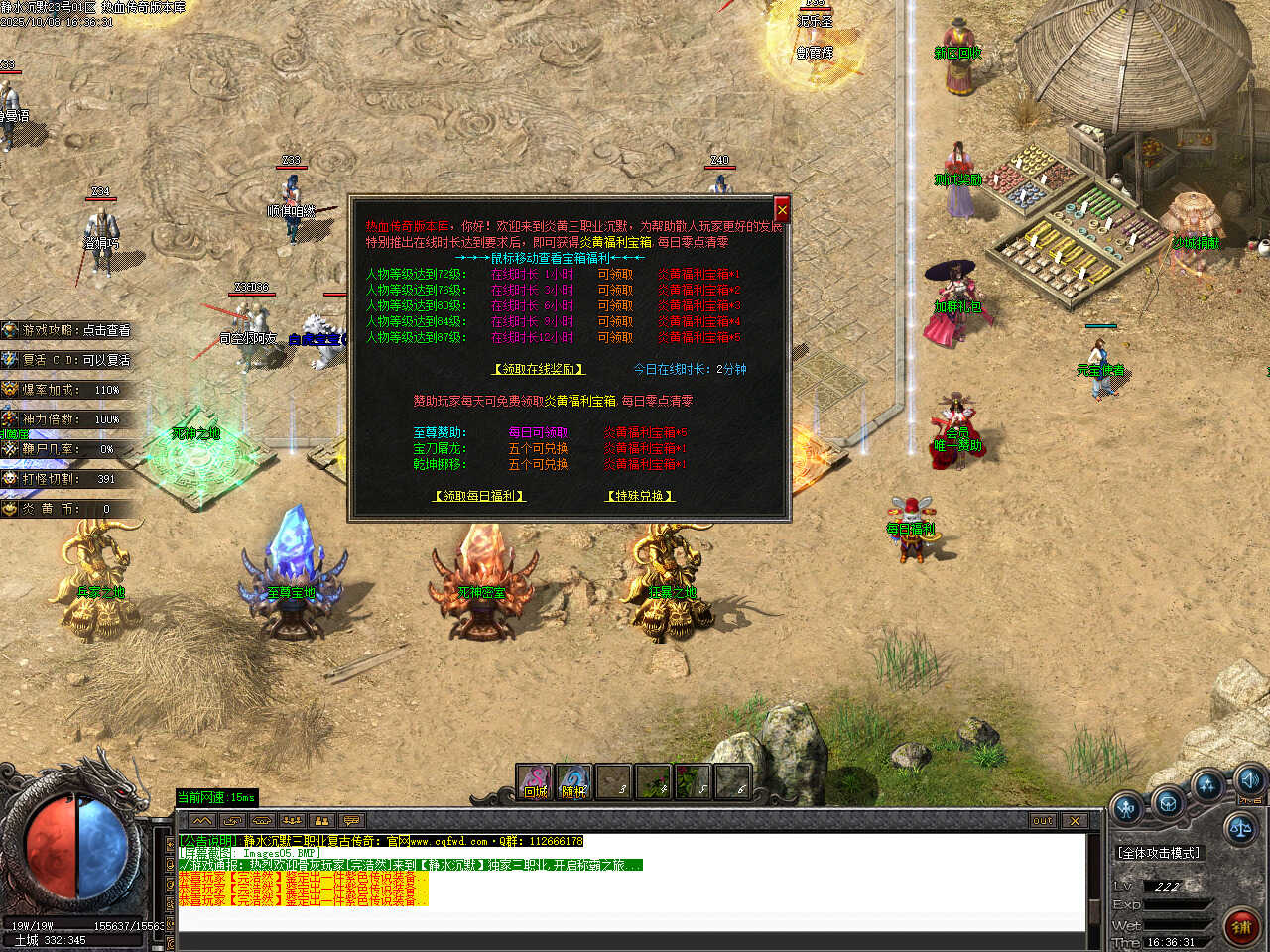
Task: Toggle the 全体攻击模式 attack mode
Action: [x=1158, y=853]
